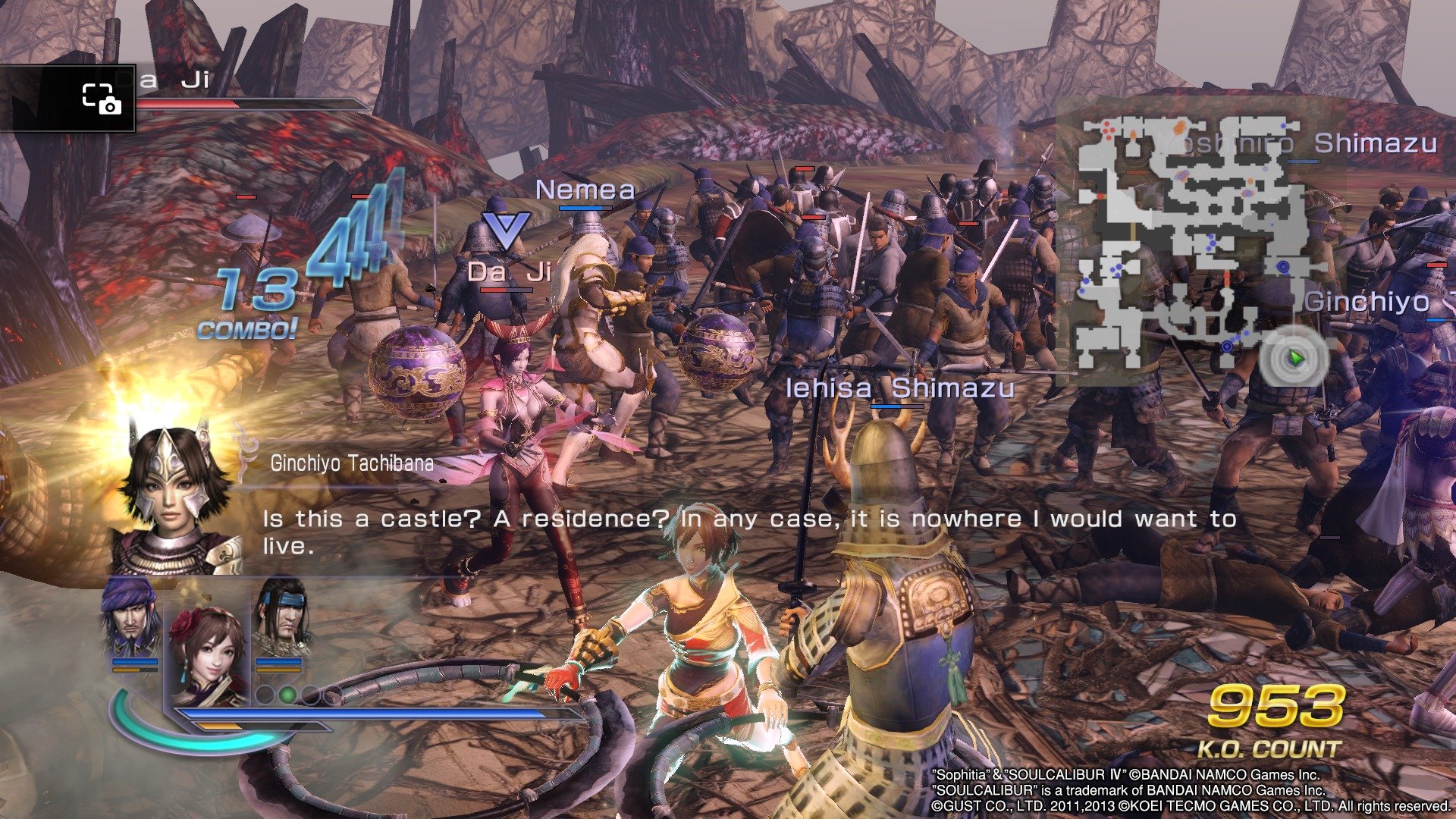Select the Nemea name label
Screen dimensions: 1456x819
point(584,191)
